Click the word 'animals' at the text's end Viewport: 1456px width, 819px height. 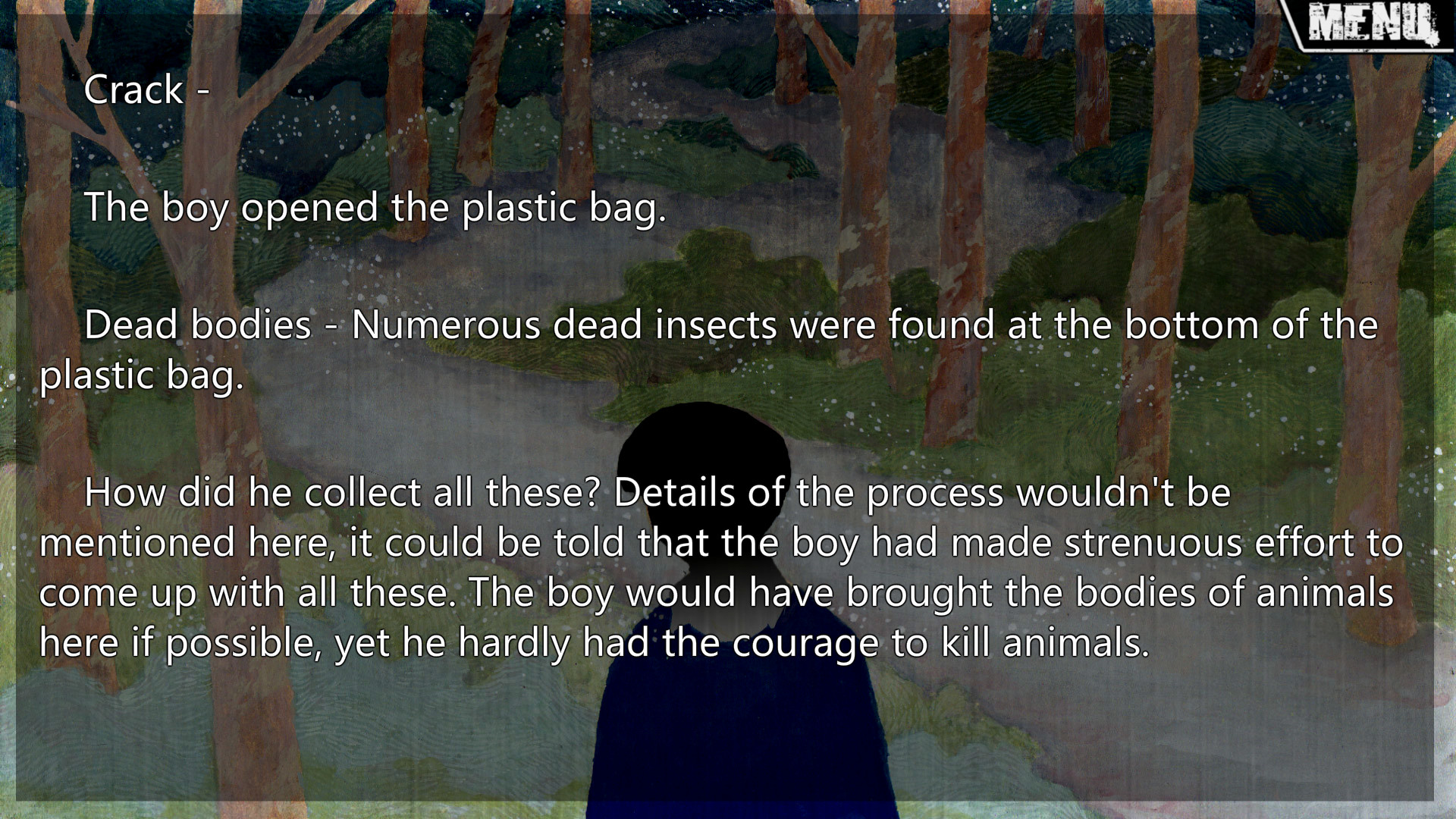[1075, 642]
